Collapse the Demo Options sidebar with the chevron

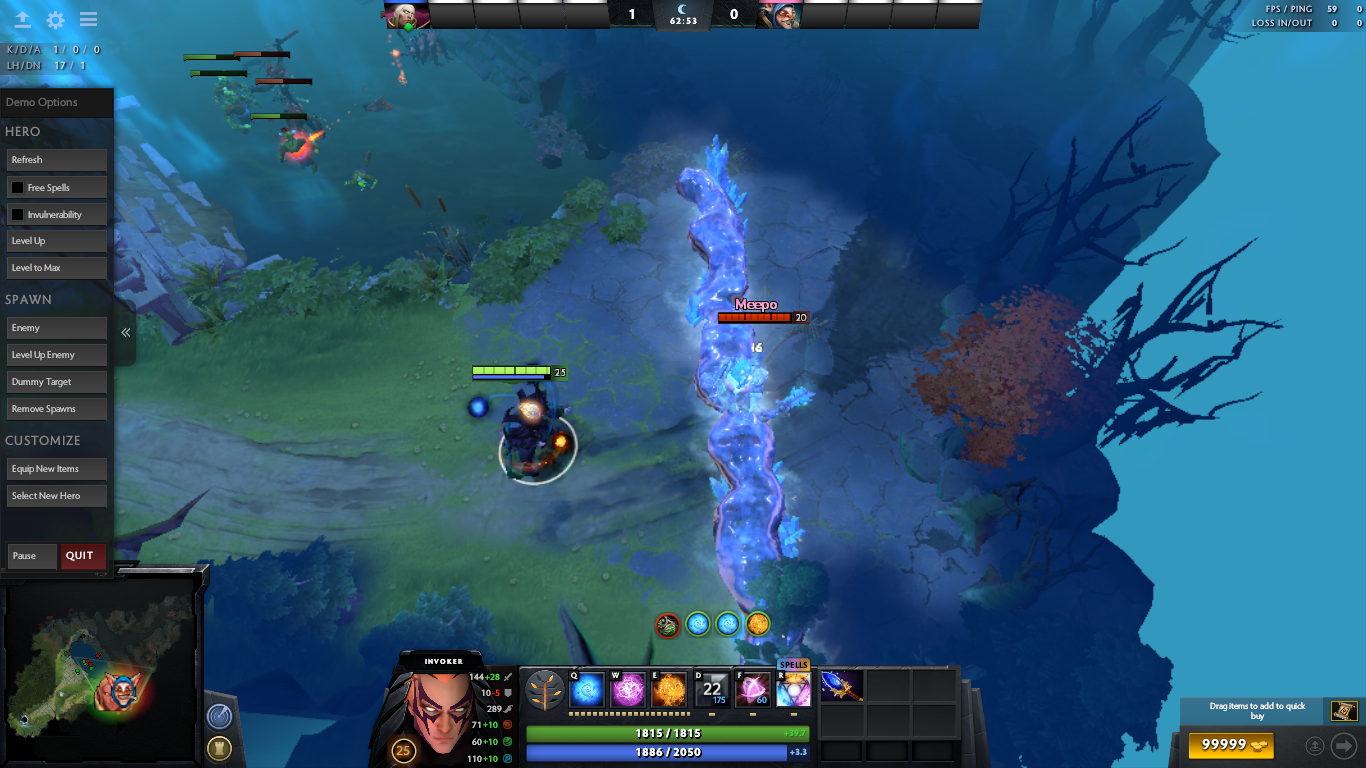(125, 332)
